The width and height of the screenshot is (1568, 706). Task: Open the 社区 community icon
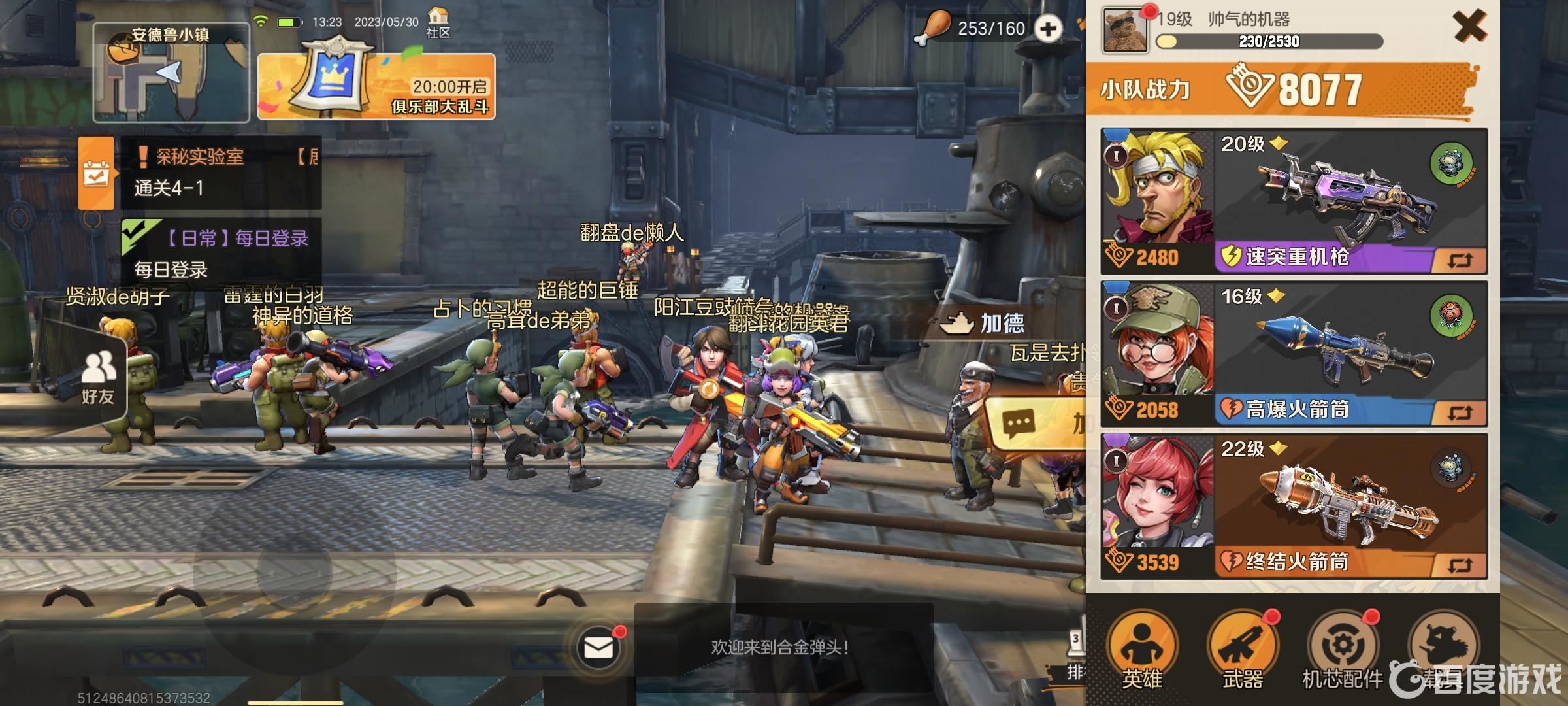pos(438,22)
